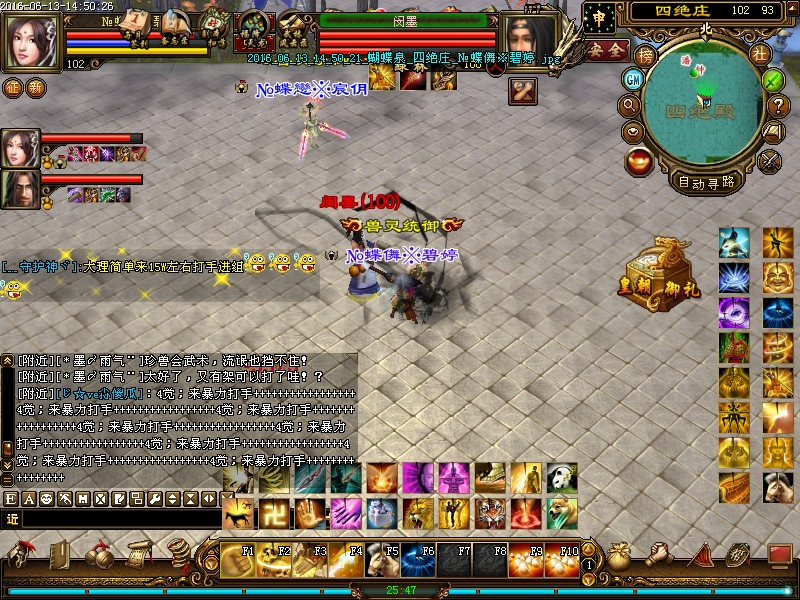Open the 社 community button beside the minimap
Viewport: 800px width, 600px height.
click(x=760, y=53)
